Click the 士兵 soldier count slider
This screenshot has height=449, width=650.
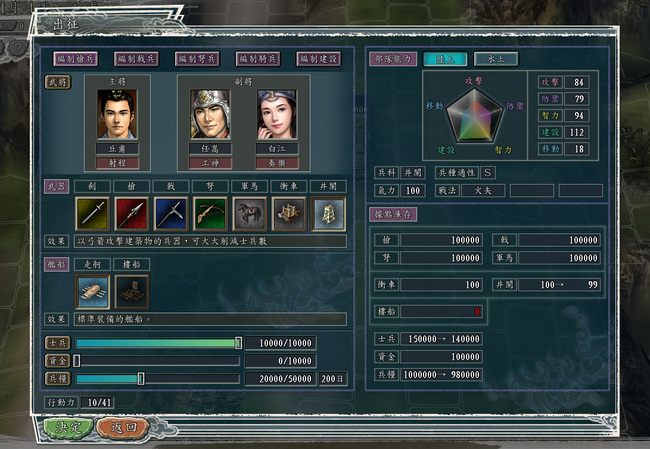pos(157,343)
